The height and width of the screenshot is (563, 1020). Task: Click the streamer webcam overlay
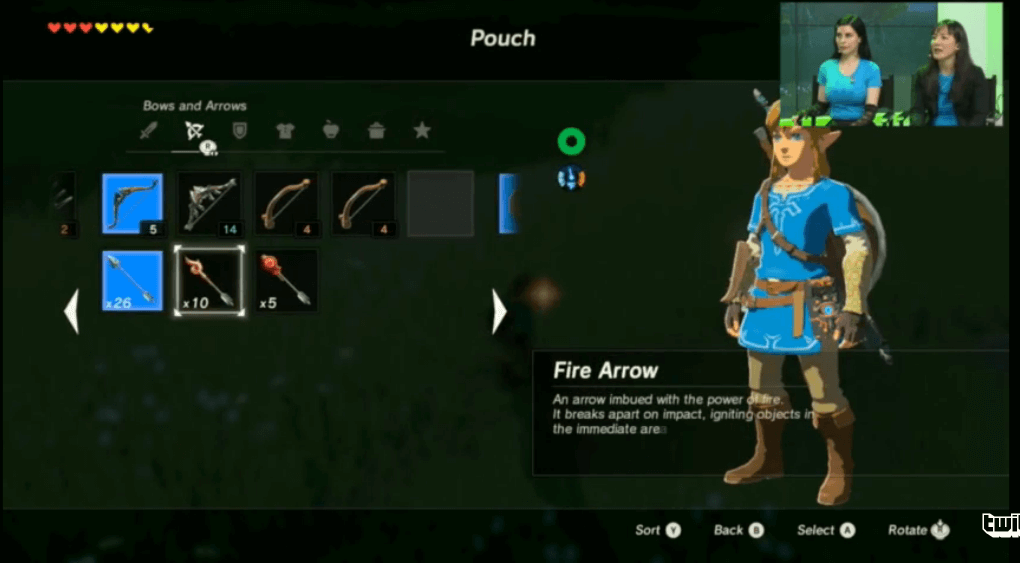tap(892, 64)
